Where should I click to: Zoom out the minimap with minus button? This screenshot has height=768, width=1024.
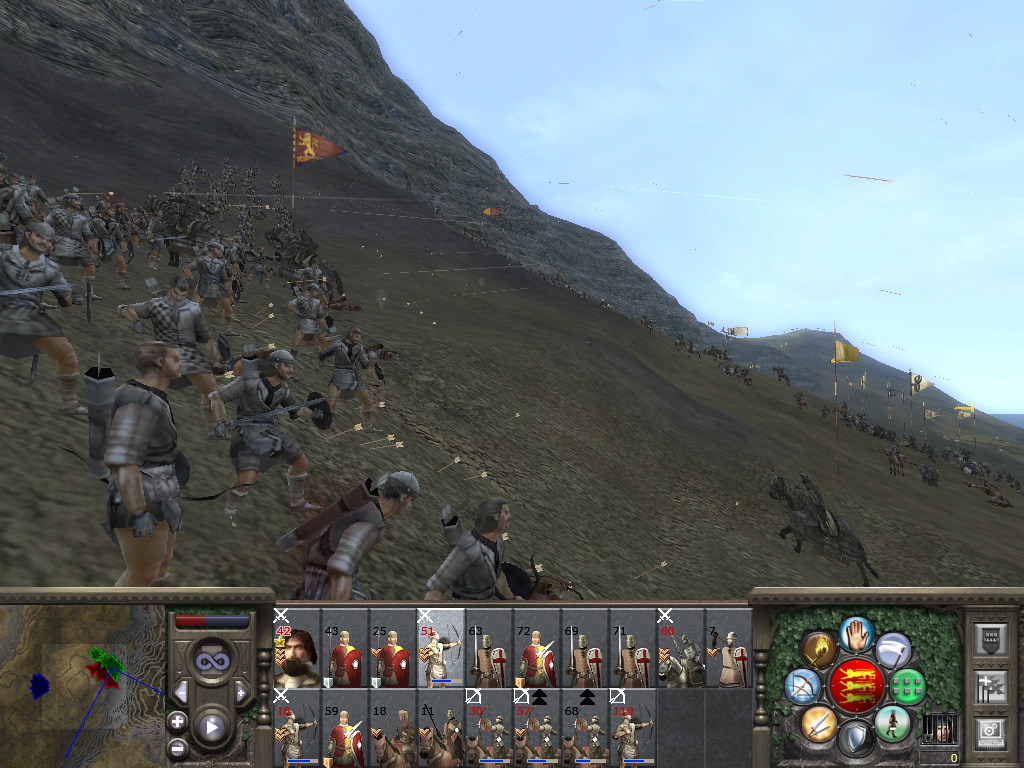pos(178,746)
